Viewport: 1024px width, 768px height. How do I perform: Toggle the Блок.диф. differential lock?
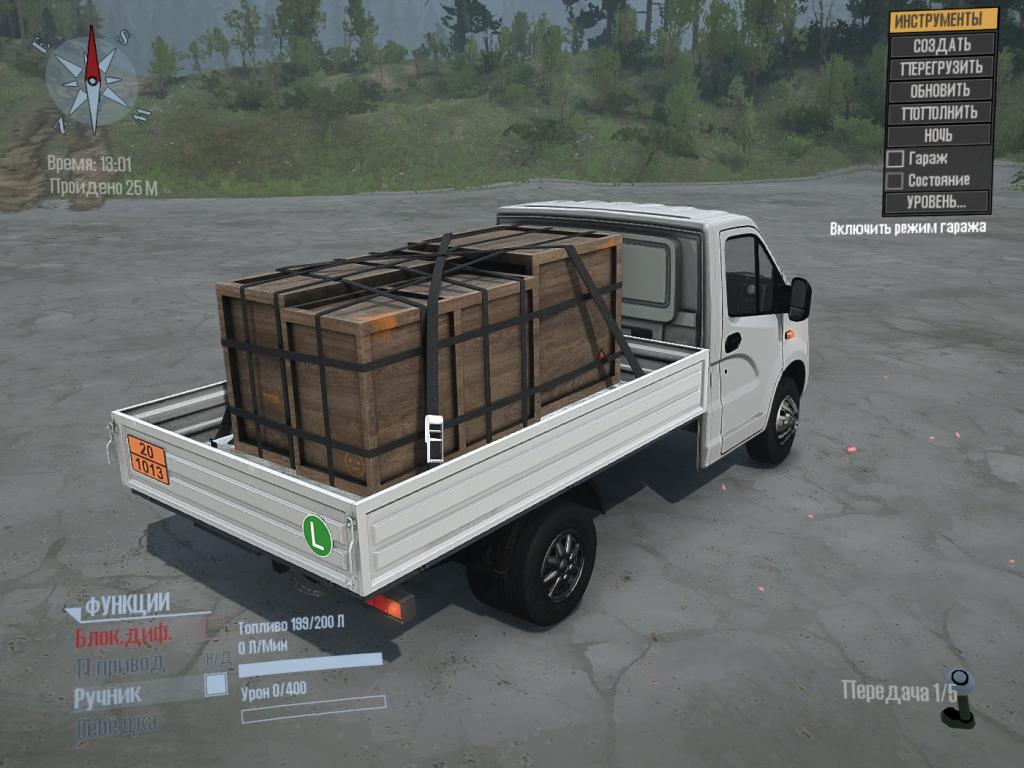coord(124,635)
